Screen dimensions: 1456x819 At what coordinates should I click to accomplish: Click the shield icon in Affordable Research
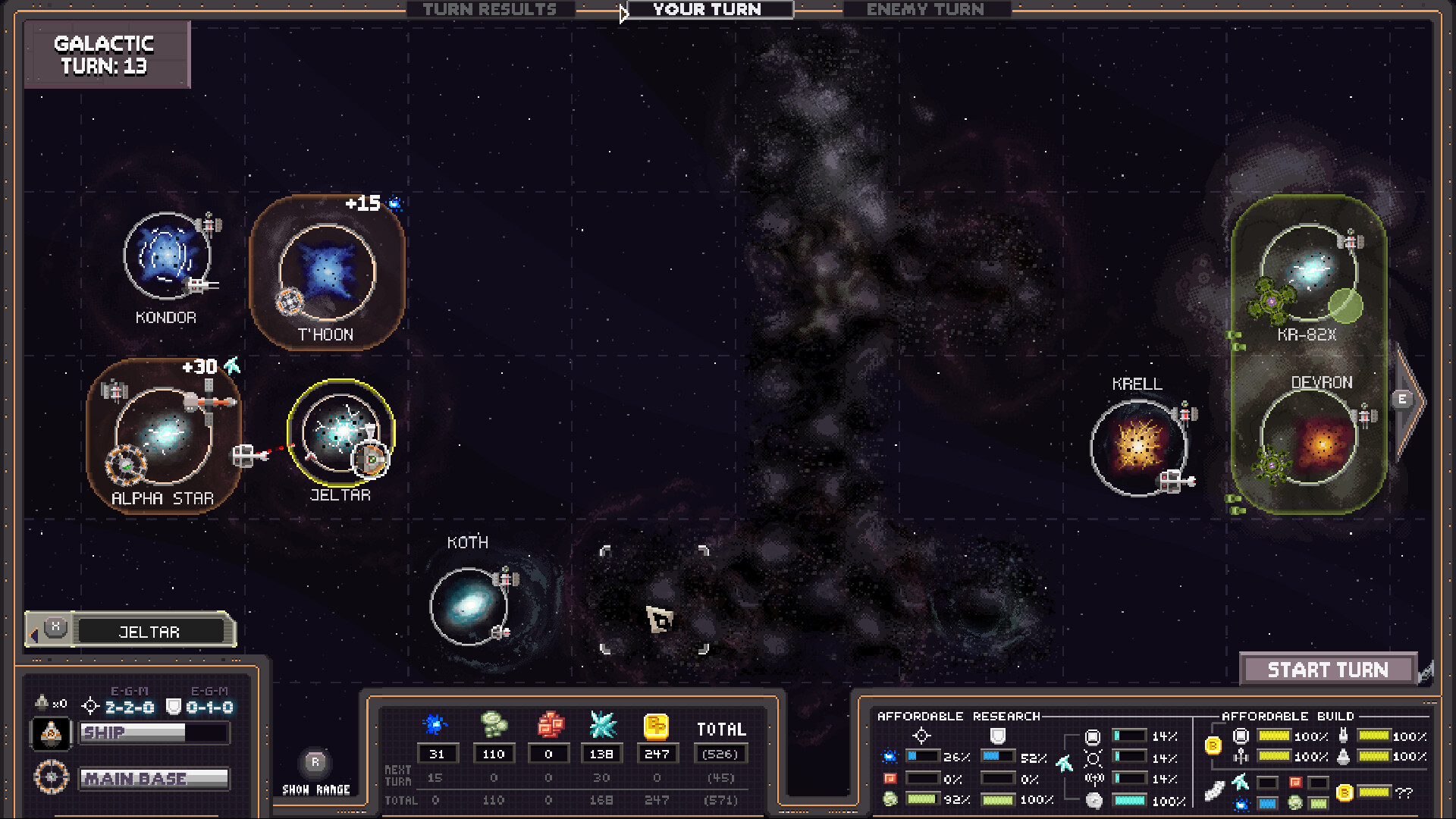coord(998,736)
